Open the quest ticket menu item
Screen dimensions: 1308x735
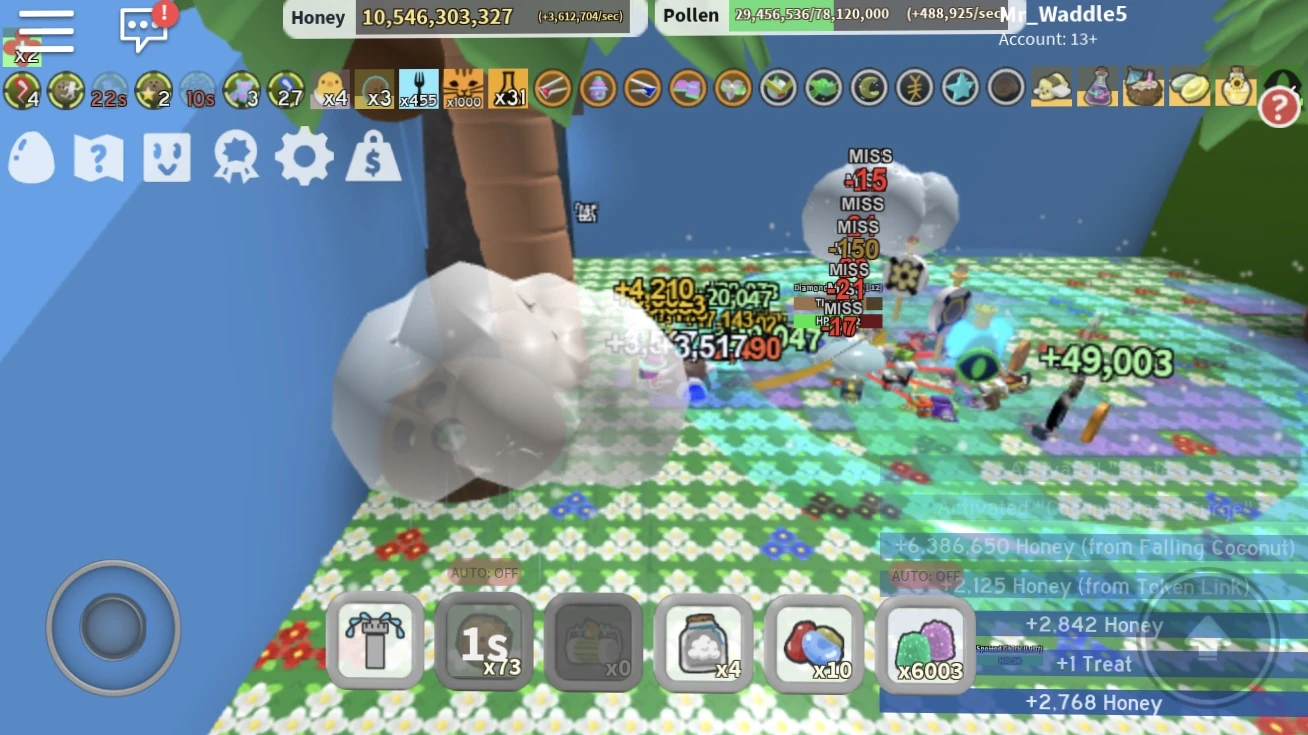[x=97, y=158]
